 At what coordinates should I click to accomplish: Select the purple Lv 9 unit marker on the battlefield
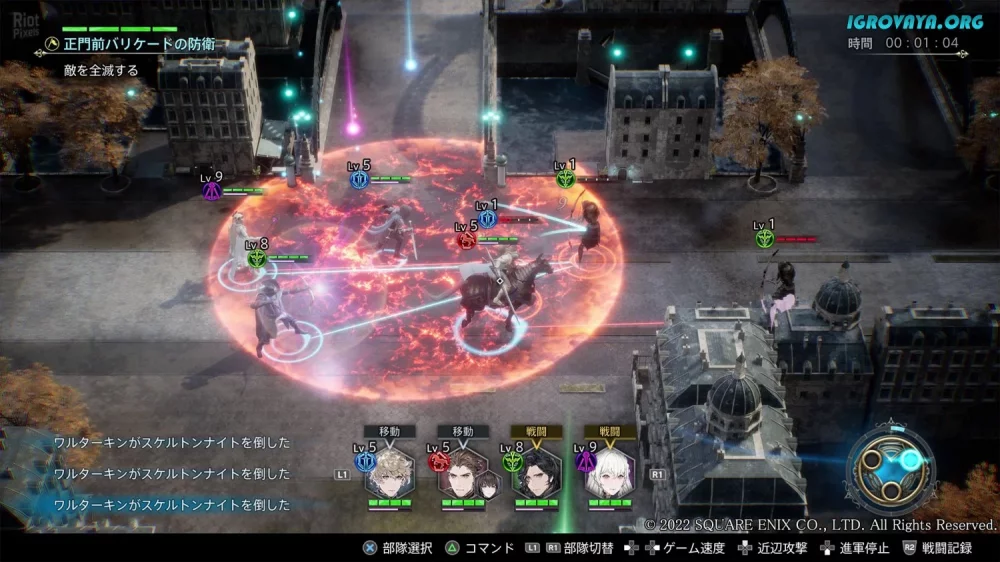tap(212, 190)
